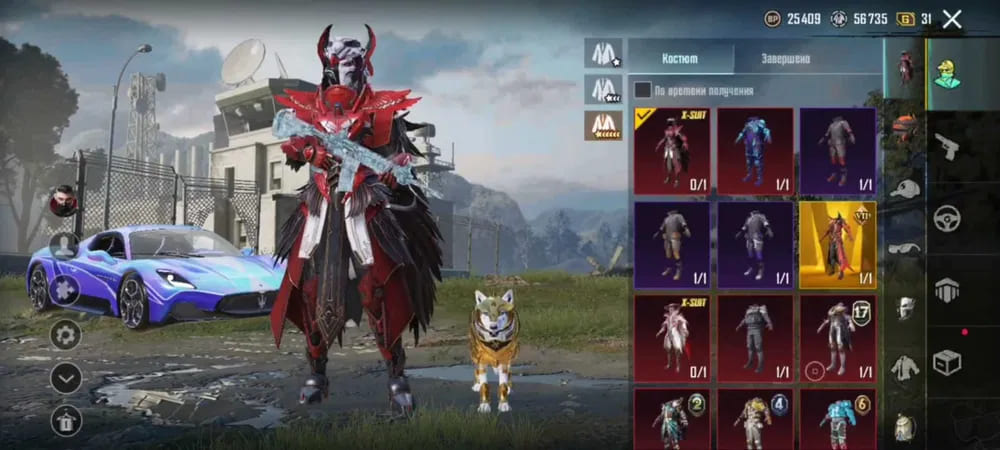
Task: Select the blue outfit in top row
Action: [754, 151]
